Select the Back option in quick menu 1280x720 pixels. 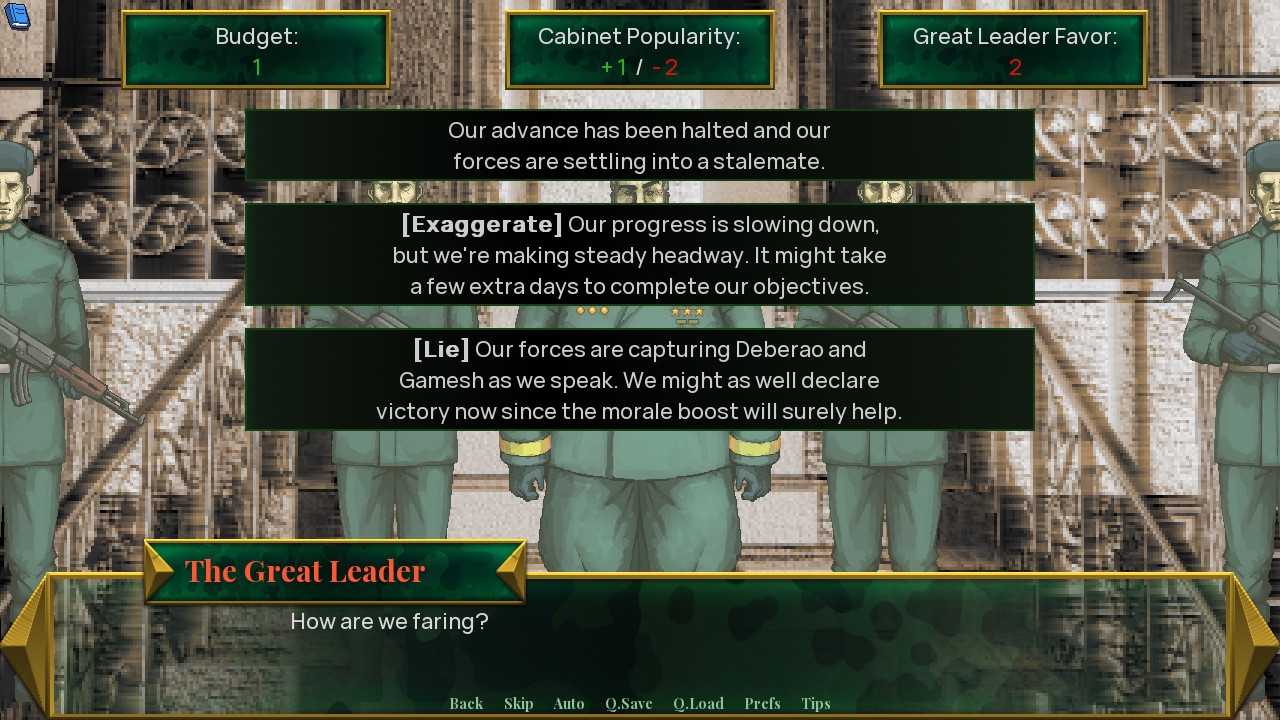click(465, 703)
